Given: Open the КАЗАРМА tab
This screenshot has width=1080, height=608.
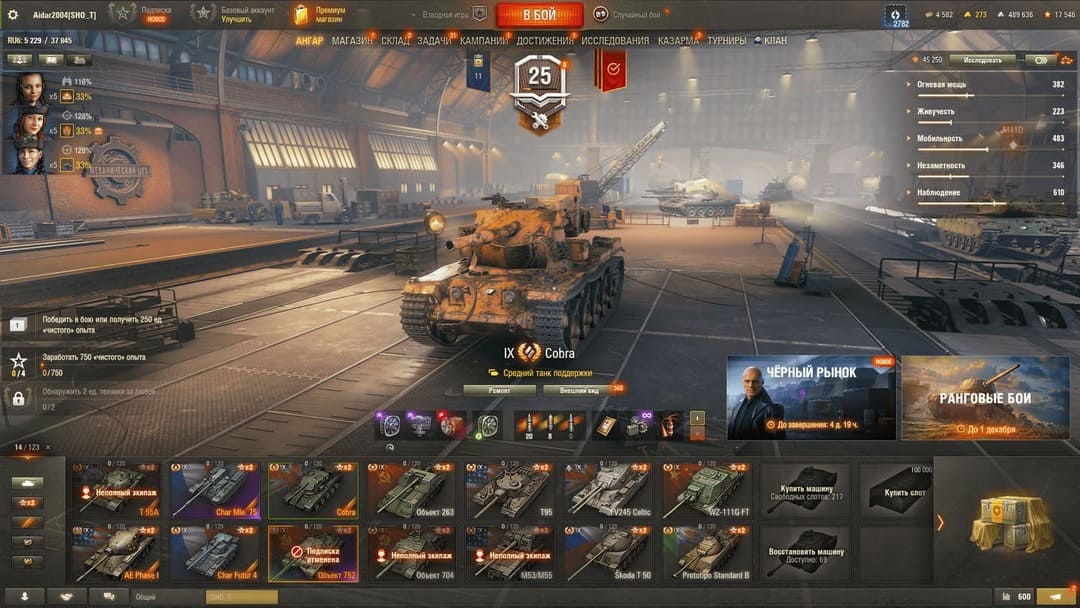Looking at the screenshot, I should (x=678, y=41).
